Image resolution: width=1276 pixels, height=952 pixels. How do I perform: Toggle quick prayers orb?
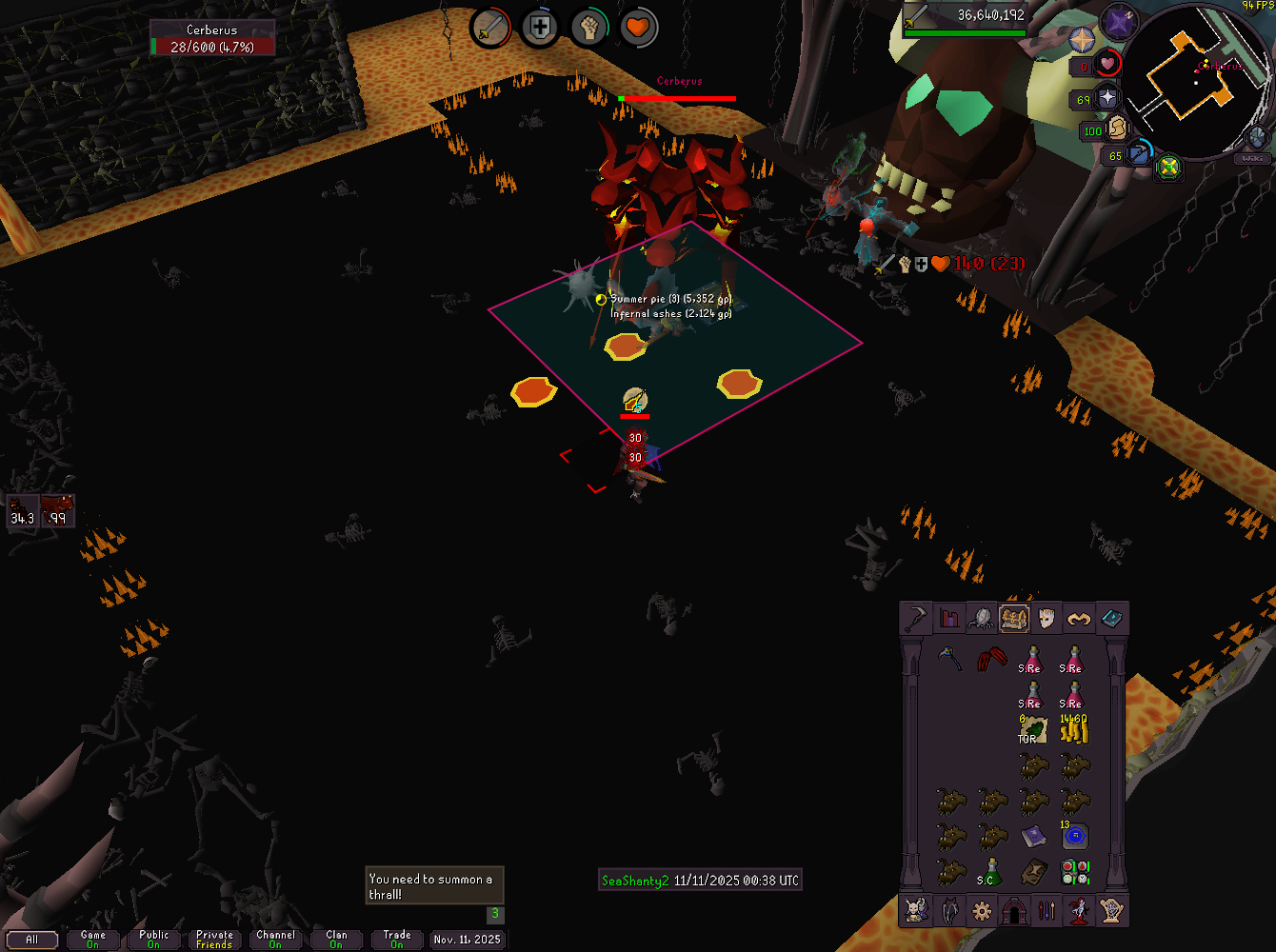pyautogui.click(x=1107, y=98)
